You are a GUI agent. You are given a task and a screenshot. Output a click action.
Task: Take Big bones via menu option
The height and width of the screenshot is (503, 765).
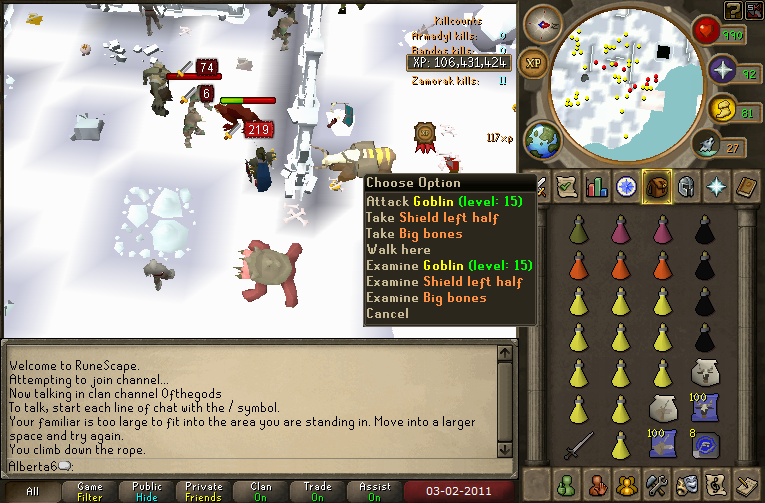coord(414,233)
